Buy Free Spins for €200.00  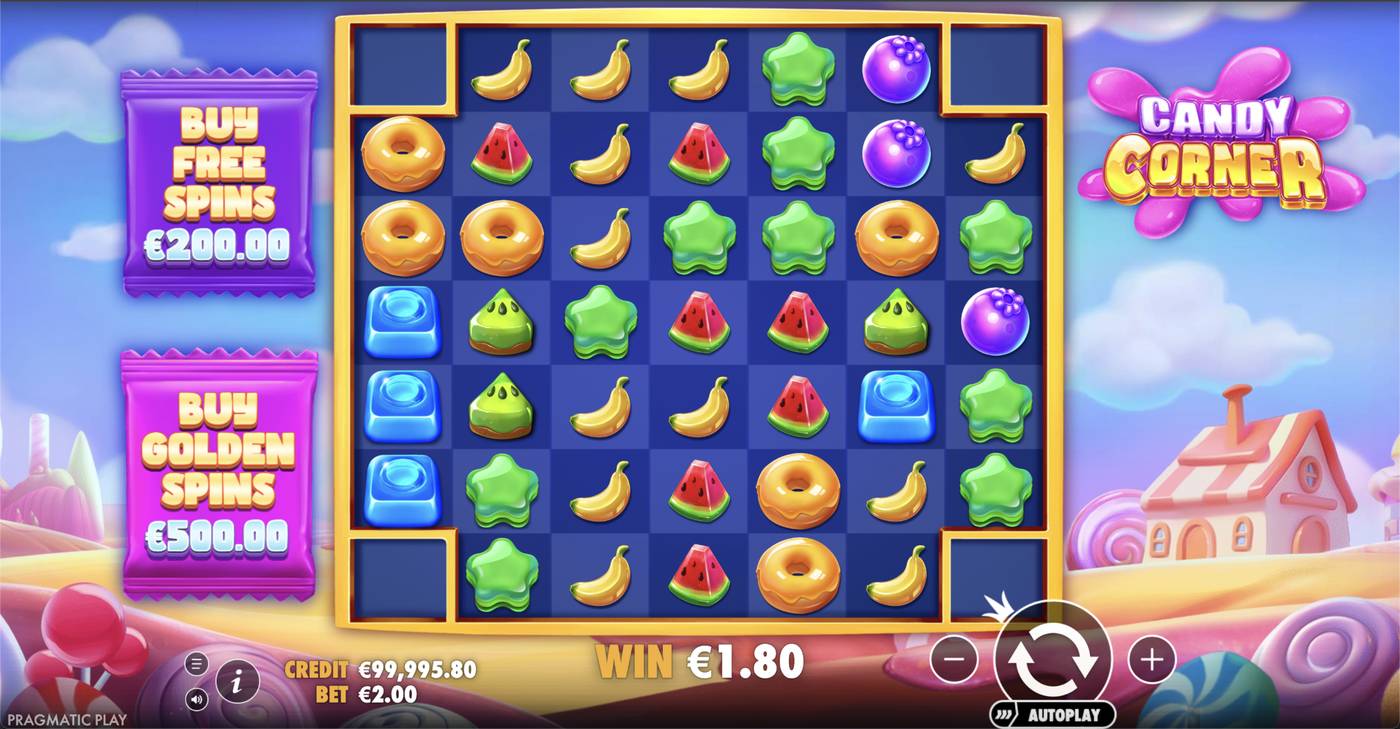218,185
